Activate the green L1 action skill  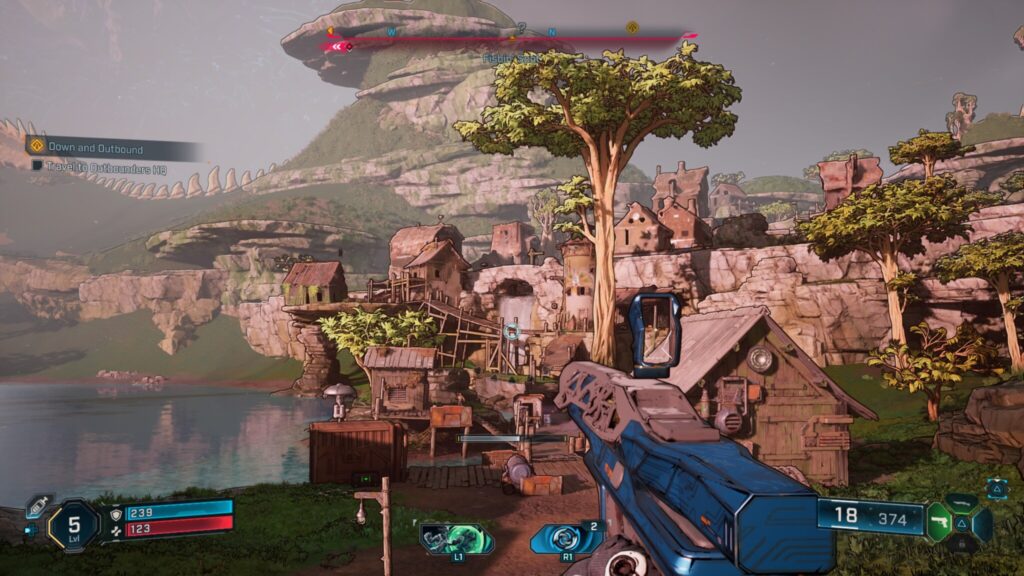click(x=456, y=540)
